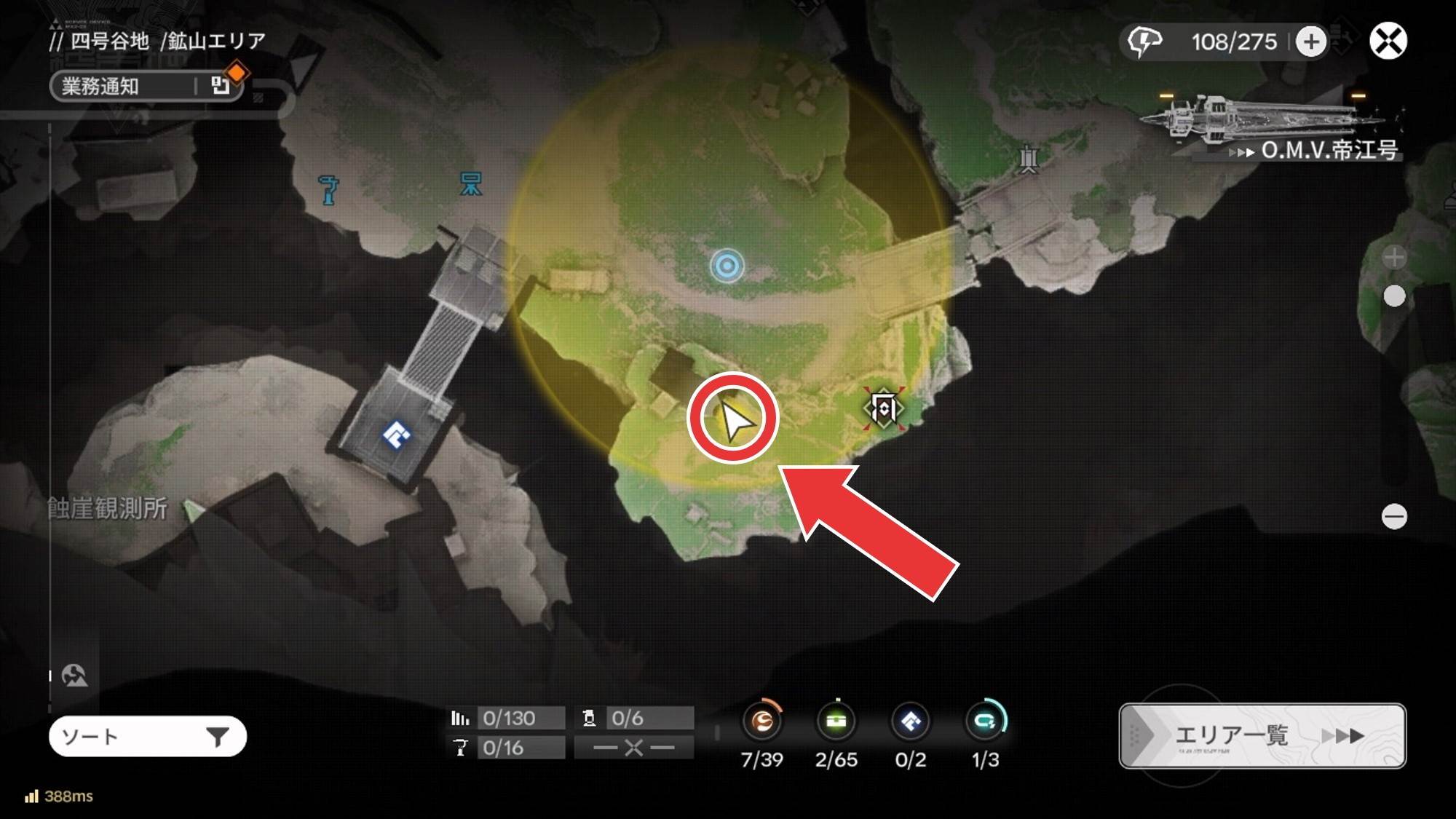This screenshot has width=1456, height=819.
Task: Open the ソート filter dropdown
Action: point(148,737)
